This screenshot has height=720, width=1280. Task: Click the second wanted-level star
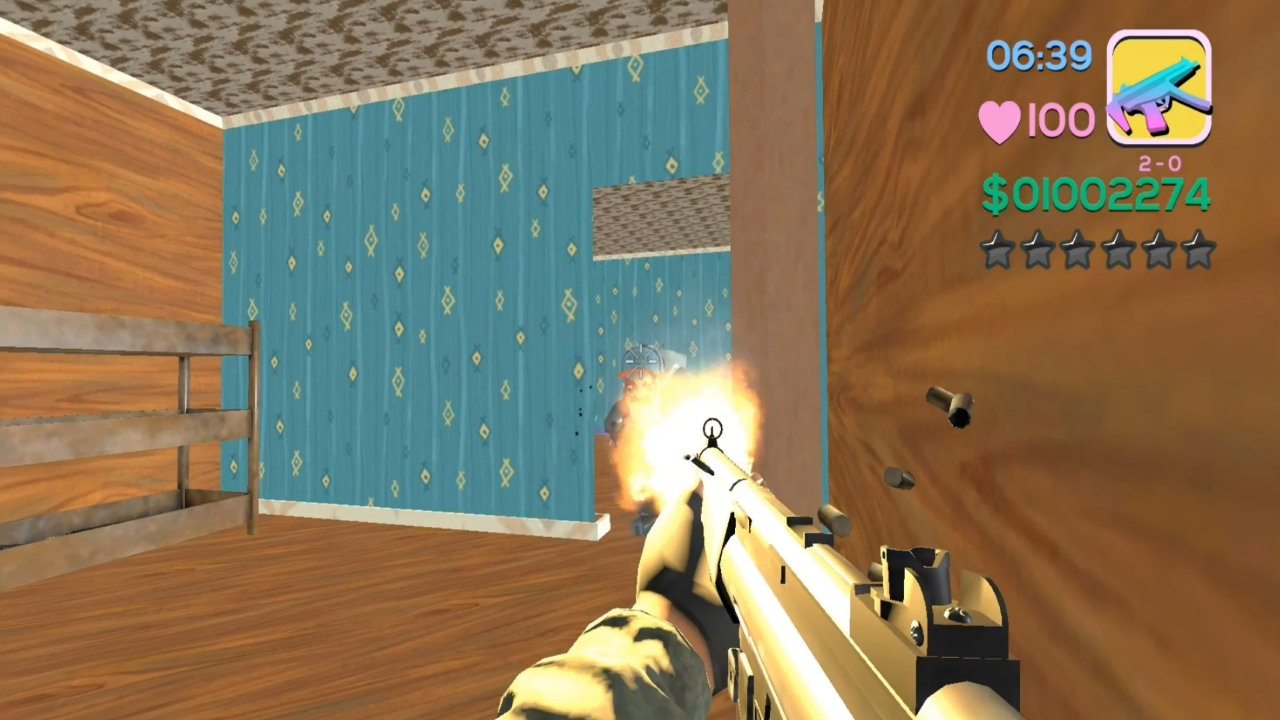click(1038, 251)
